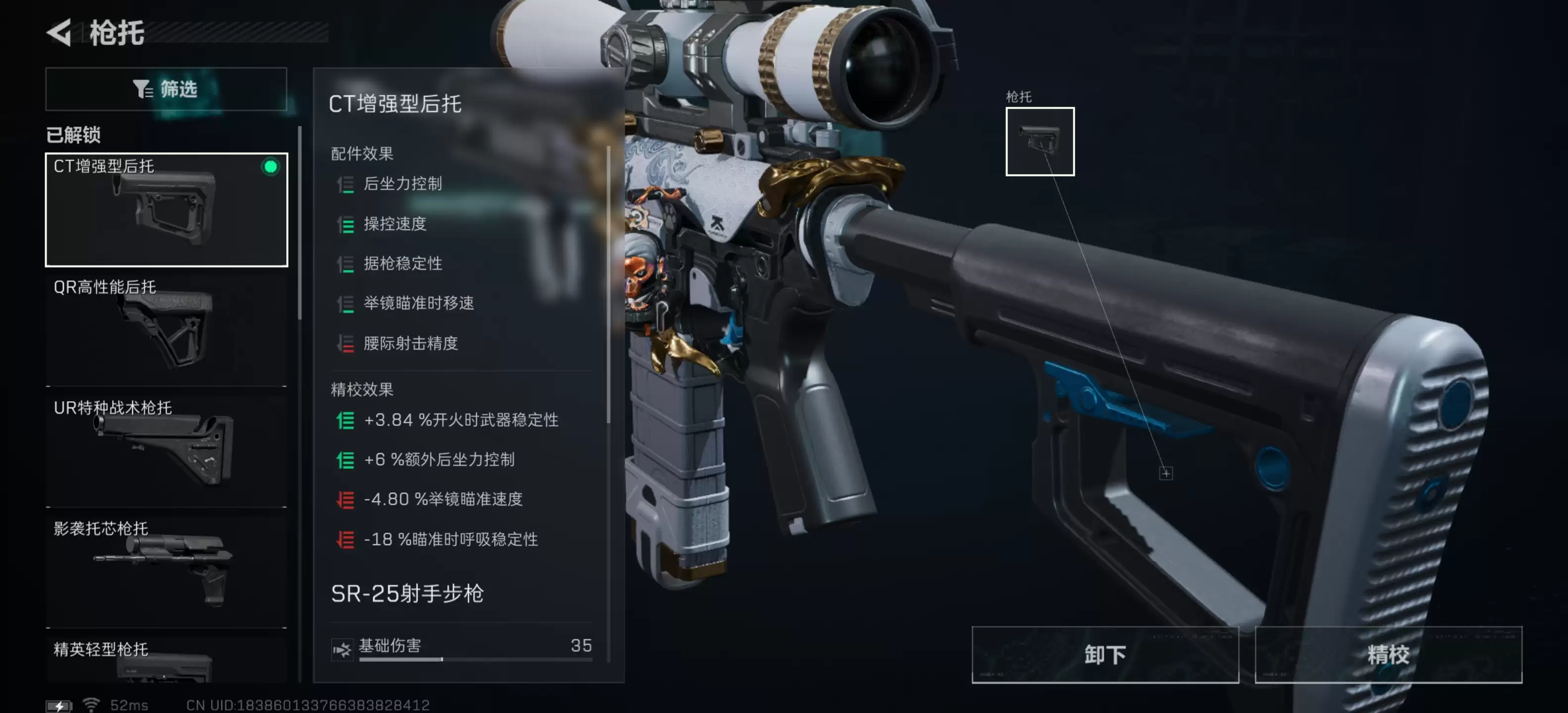点击后坐力控制属性图标

(346, 184)
